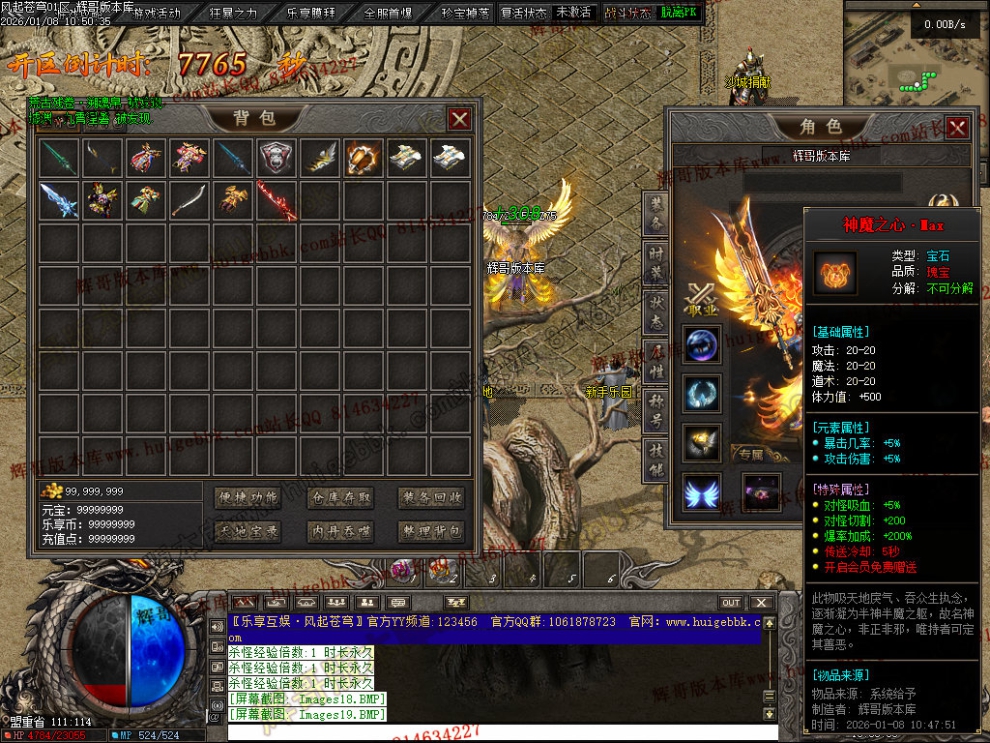990x743 pixels.
Task: Open the 天地宝录 treasure record
Action: click(250, 532)
